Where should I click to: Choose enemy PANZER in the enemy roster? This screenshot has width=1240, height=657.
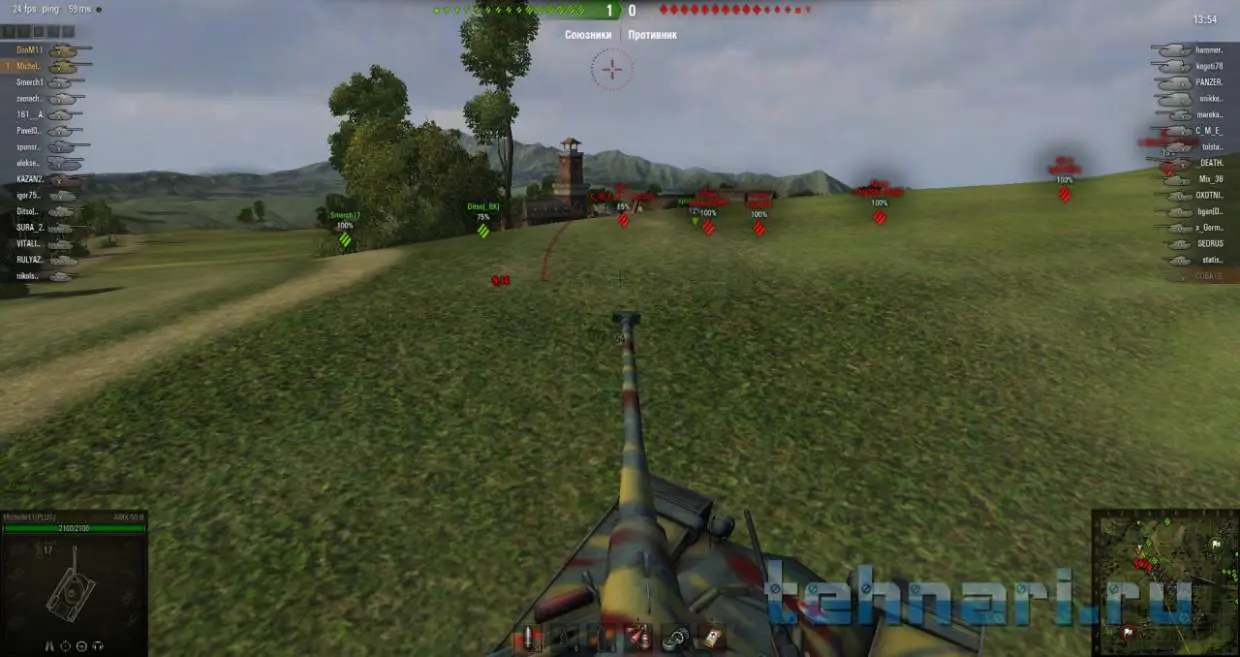(x=1195, y=82)
